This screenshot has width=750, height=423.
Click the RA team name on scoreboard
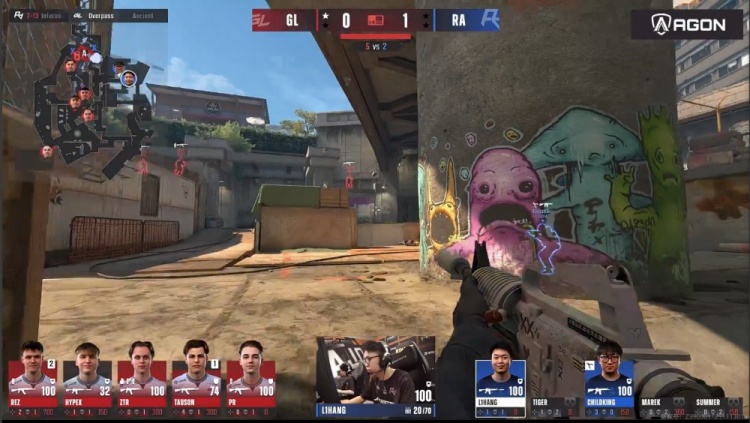tap(456, 20)
